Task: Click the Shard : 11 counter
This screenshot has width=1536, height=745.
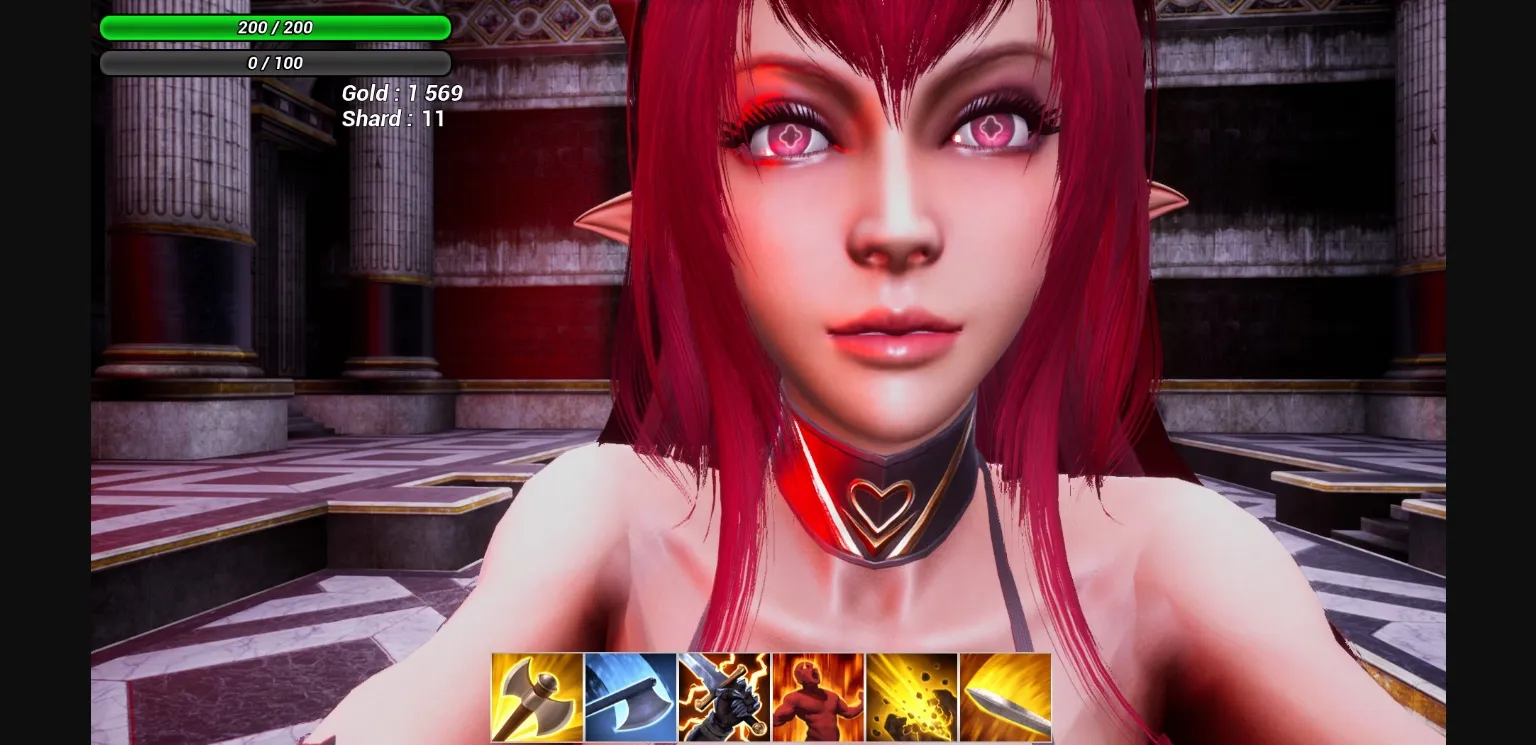Action: tap(394, 119)
